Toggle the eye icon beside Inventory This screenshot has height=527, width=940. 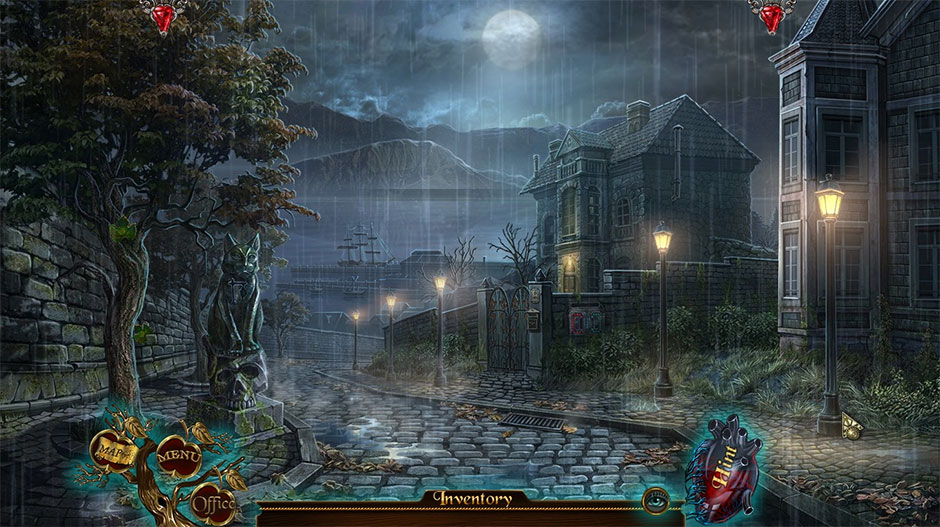pos(656,497)
